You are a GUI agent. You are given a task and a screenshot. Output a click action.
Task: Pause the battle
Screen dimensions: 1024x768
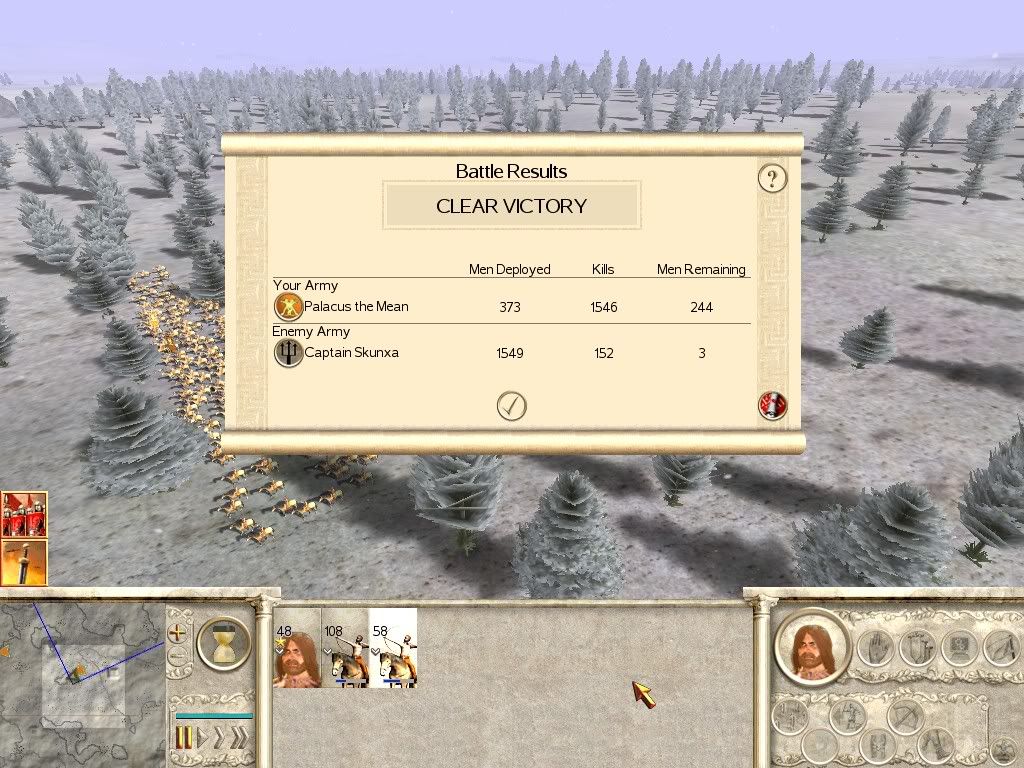184,739
